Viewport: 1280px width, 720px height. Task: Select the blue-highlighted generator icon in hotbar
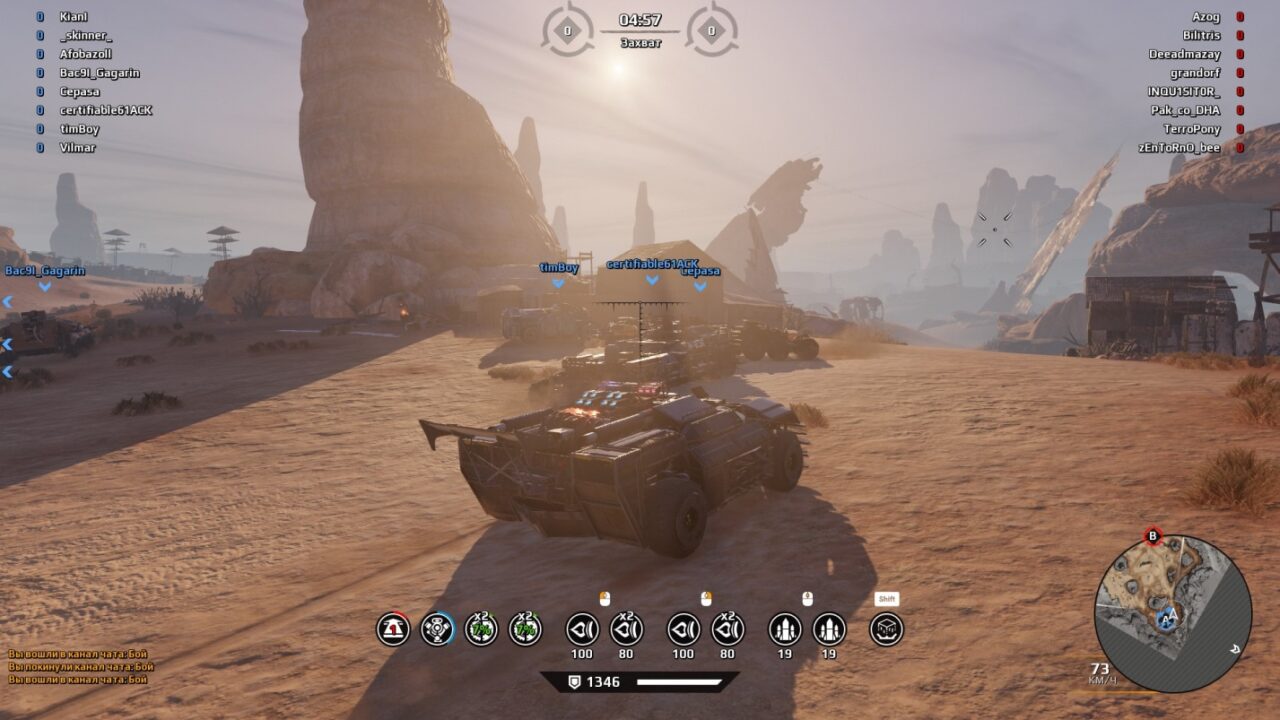438,630
